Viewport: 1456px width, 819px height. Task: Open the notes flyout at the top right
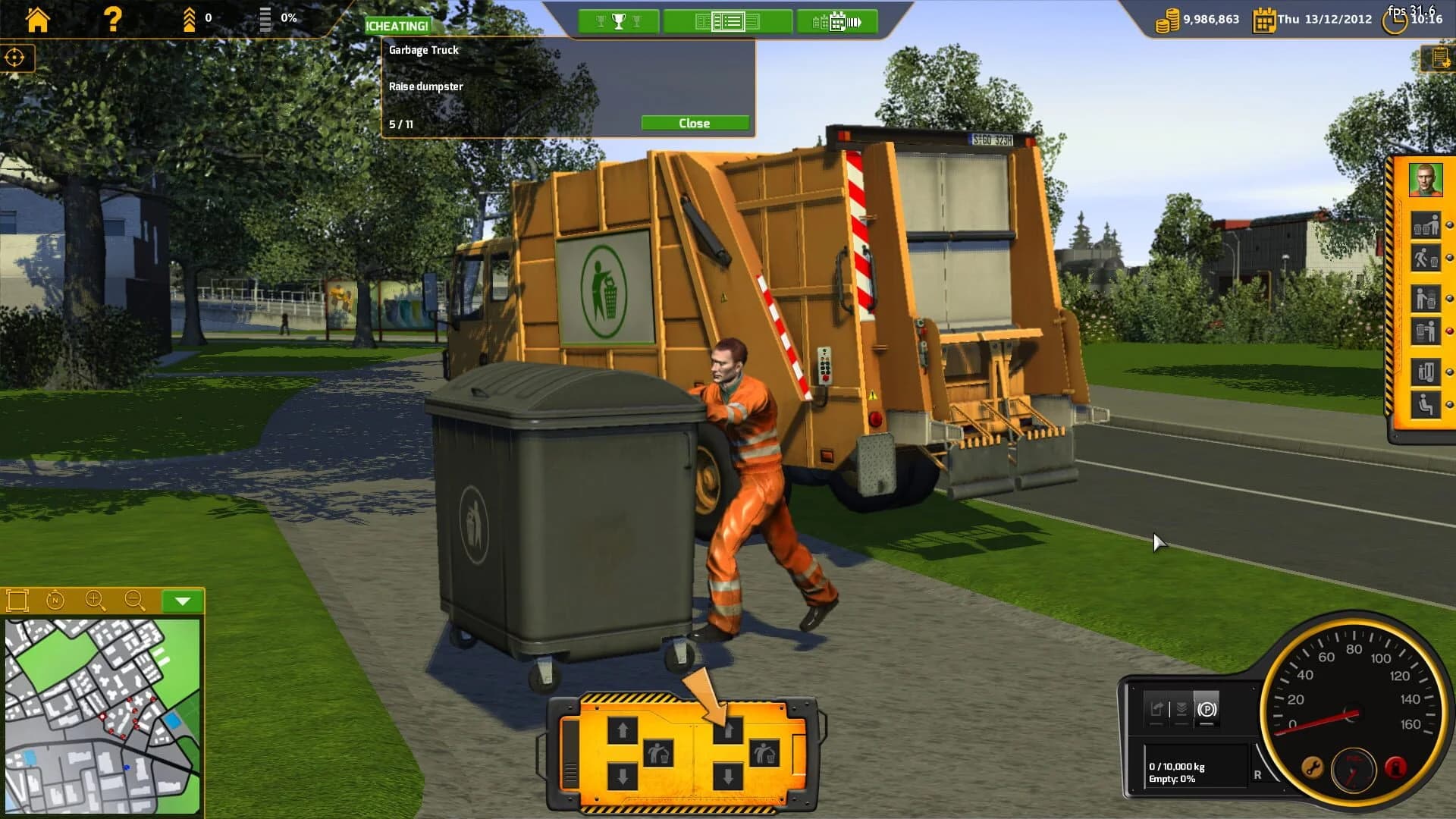1440,57
